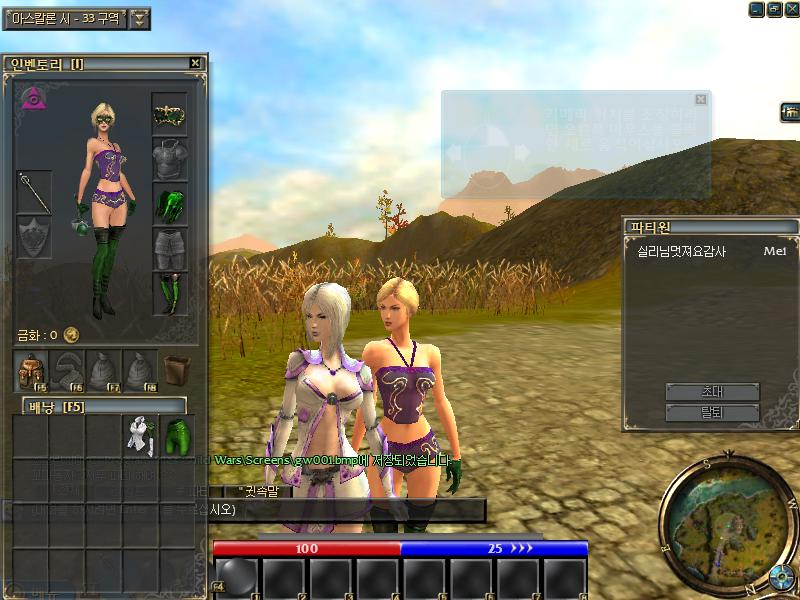Select the shield offhand slot
Viewport: 800px width, 600px height.
pos(34,237)
